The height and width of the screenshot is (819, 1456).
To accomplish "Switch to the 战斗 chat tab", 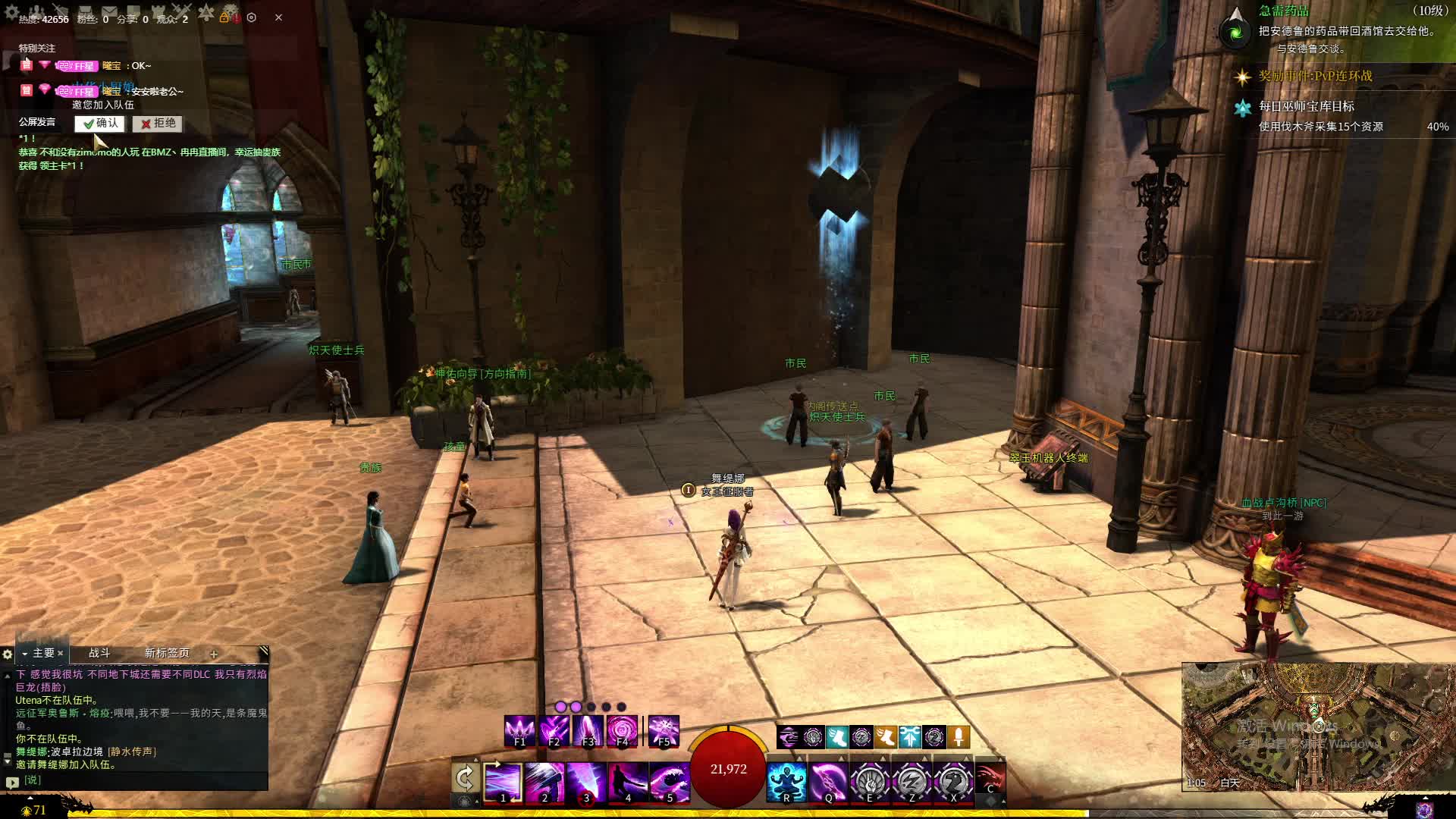I will tap(99, 653).
